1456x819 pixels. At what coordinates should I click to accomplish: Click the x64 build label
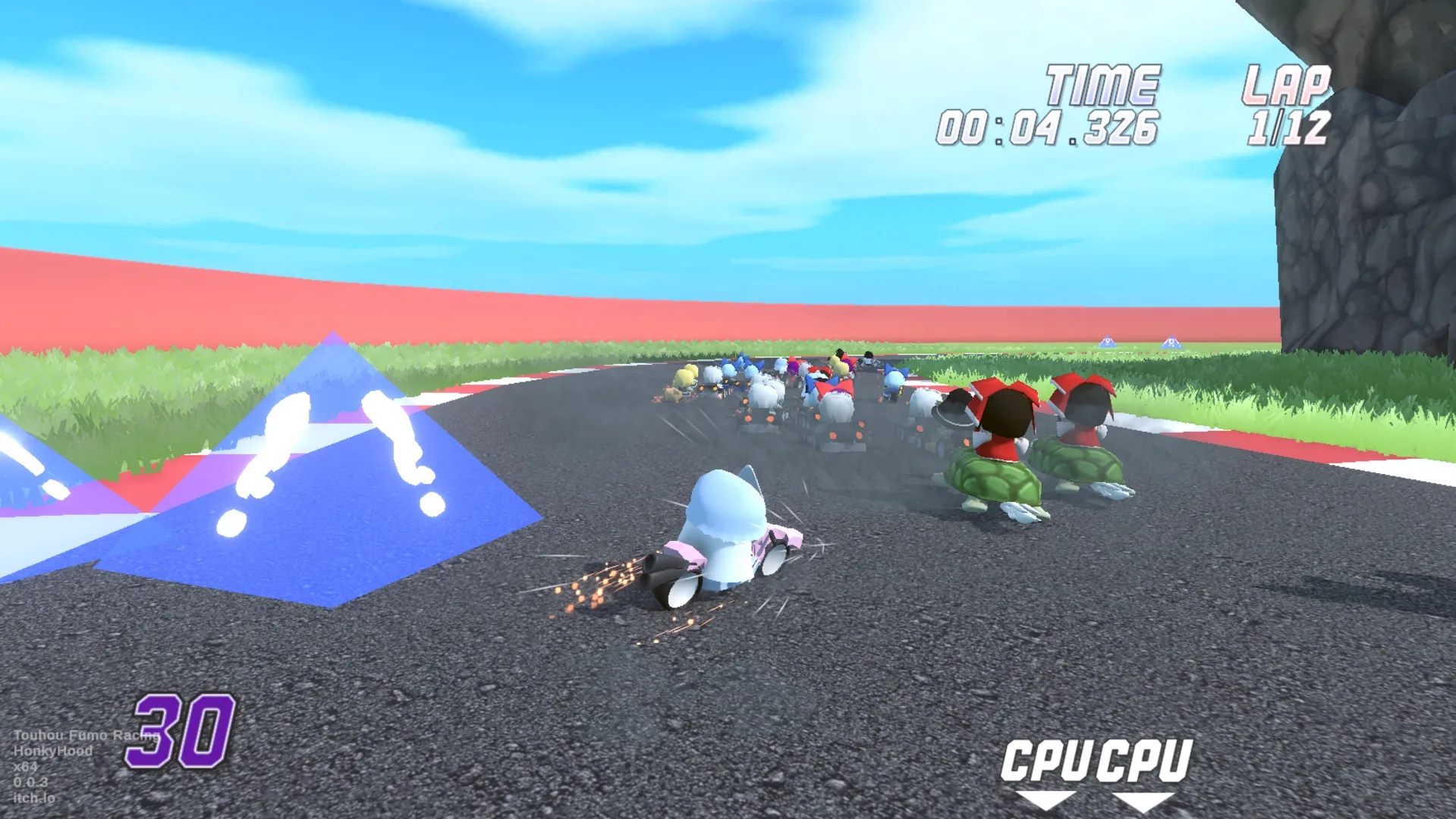(x=26, y=767)
